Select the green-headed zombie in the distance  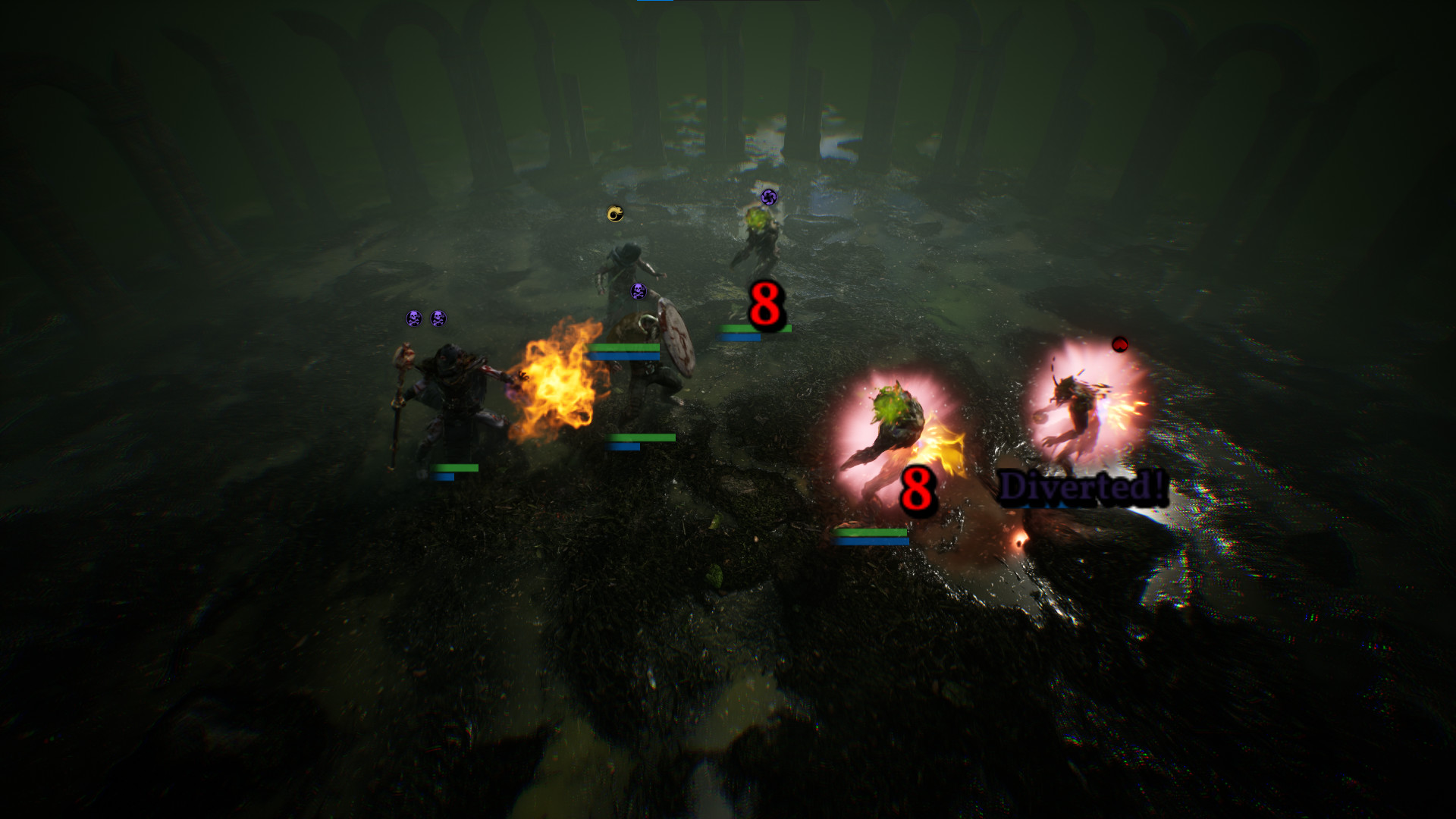[758, 235]
